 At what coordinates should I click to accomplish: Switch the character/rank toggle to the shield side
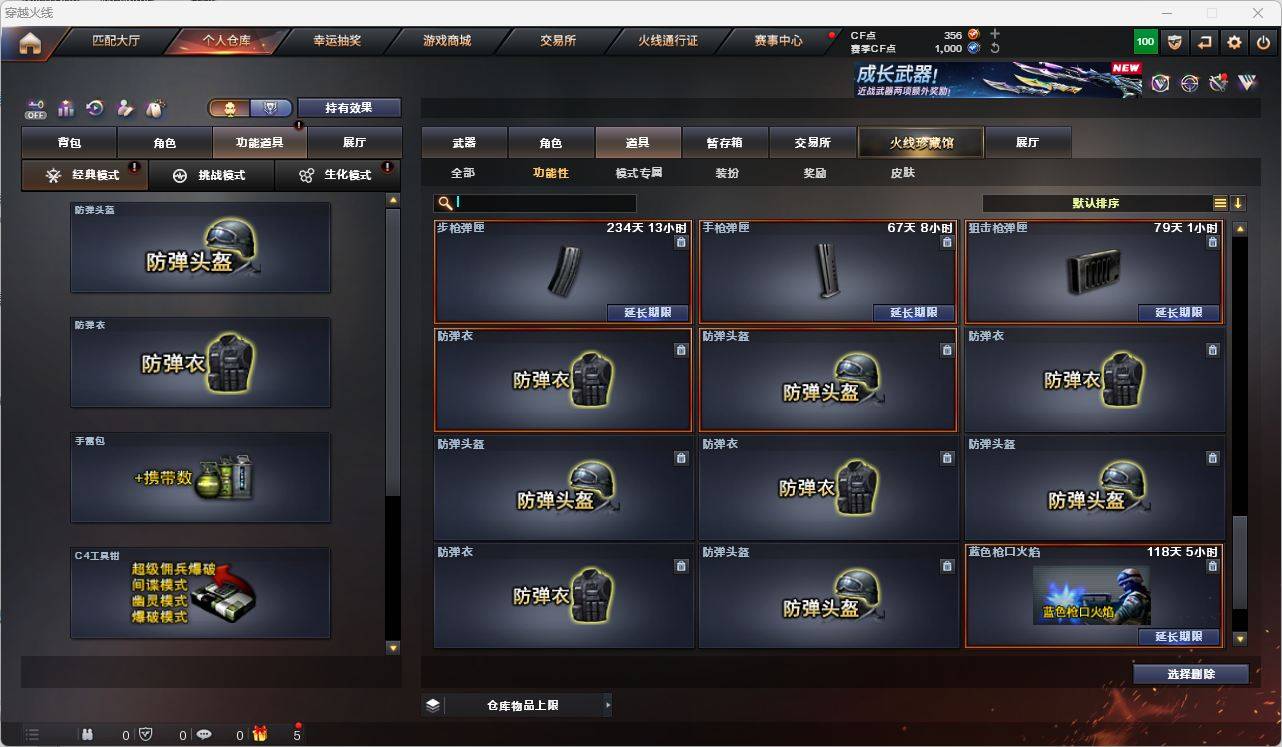(269, 107)
